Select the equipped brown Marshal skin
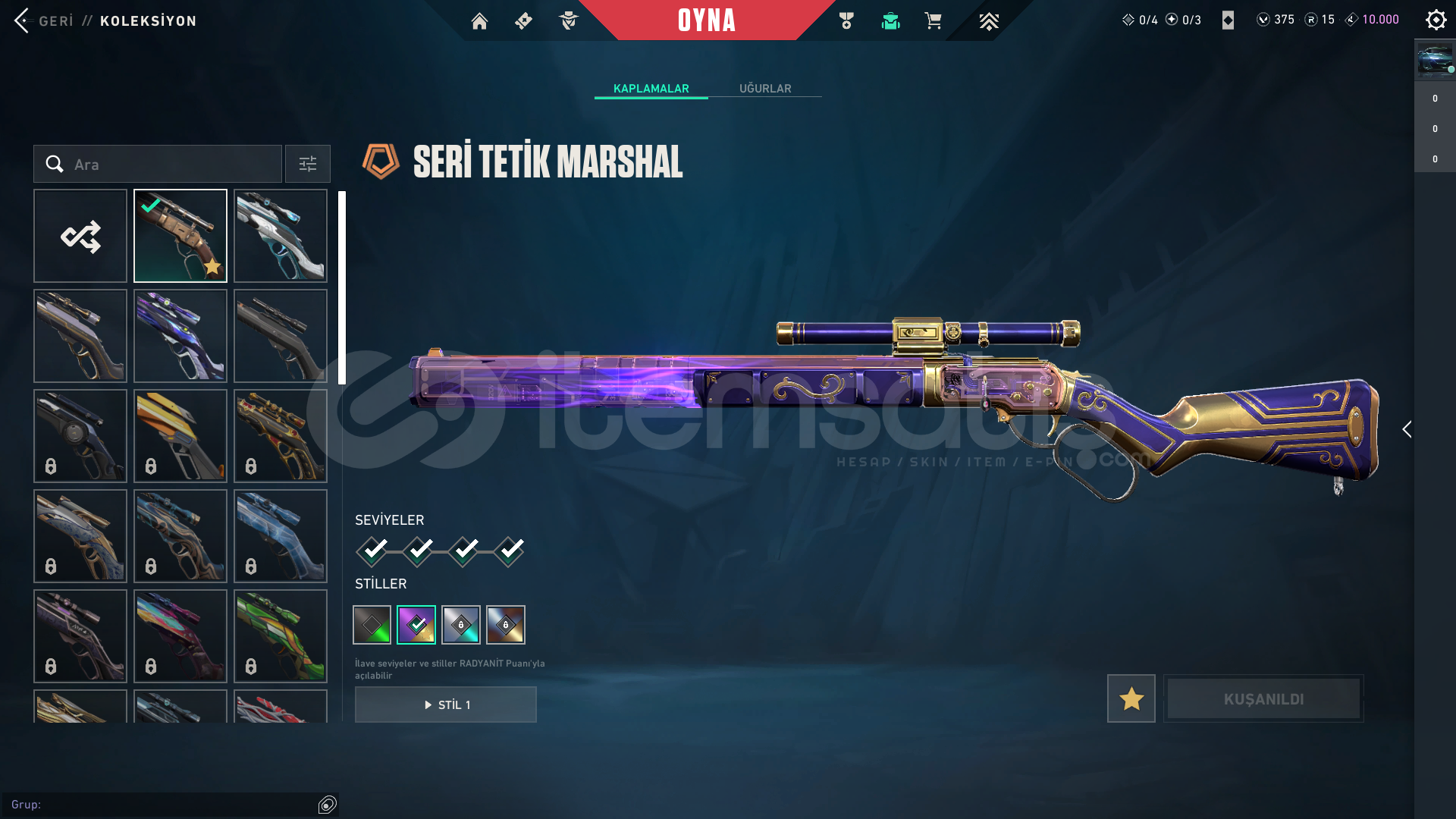 [x=180, y=236]
